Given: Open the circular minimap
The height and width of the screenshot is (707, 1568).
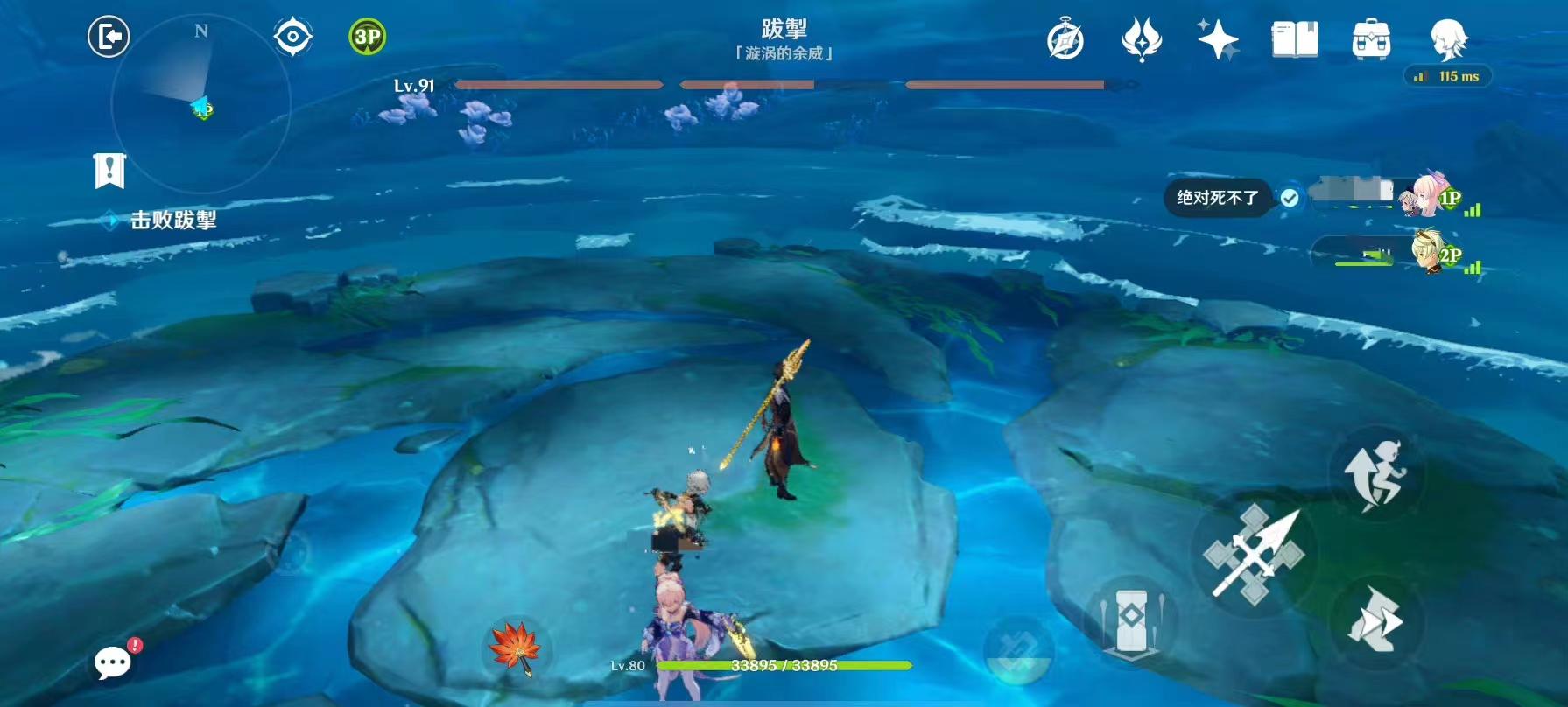Looking at the screenshot, I should click(200, 103).
